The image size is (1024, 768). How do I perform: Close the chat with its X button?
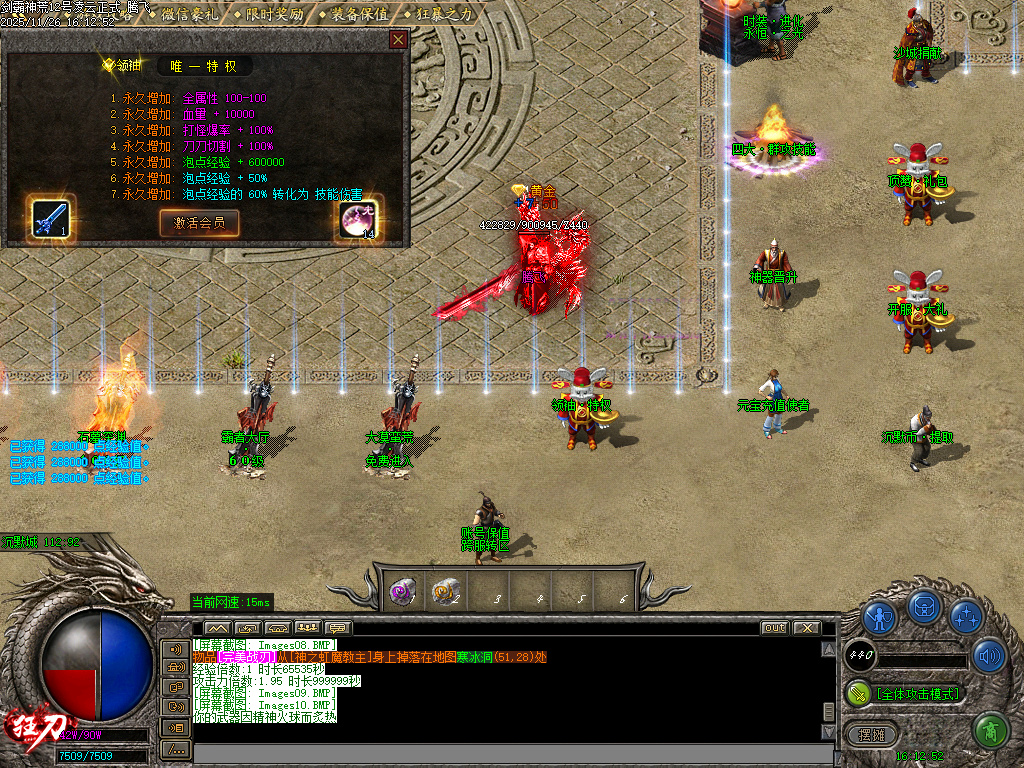(806, 628)
